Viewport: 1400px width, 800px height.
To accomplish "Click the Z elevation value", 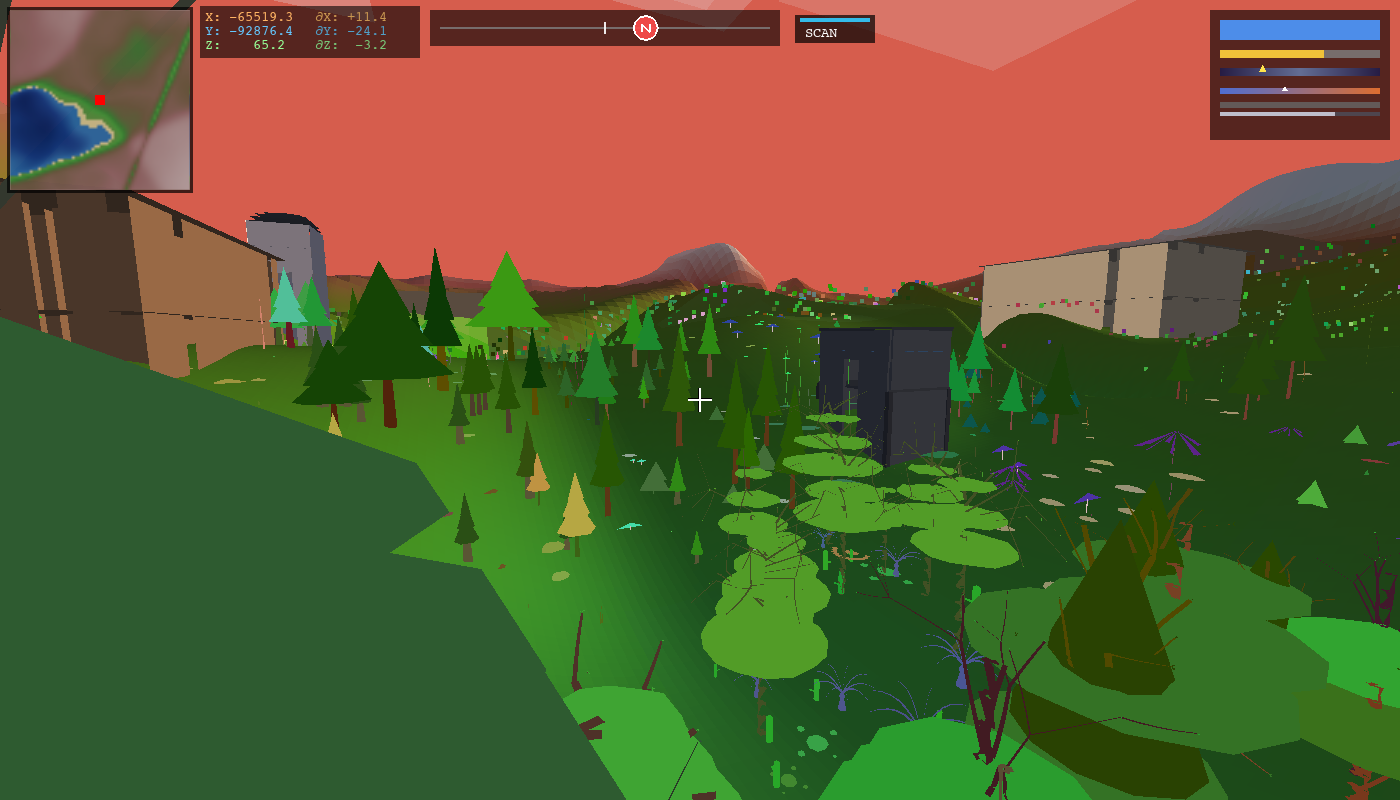I will [x=270, y=44].
